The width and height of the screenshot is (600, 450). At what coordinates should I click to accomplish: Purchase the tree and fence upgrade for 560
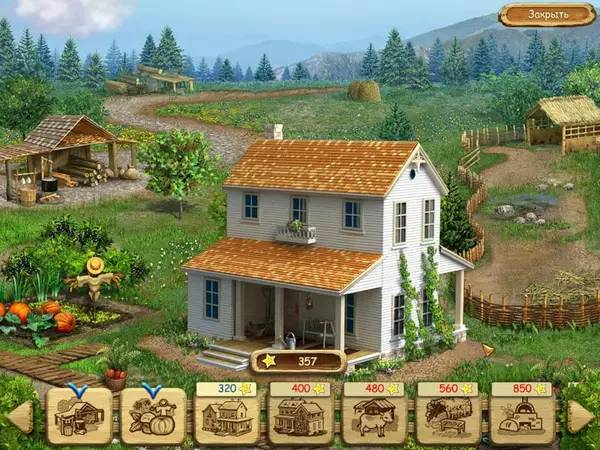pyautogui.click(x=449, y=416)
